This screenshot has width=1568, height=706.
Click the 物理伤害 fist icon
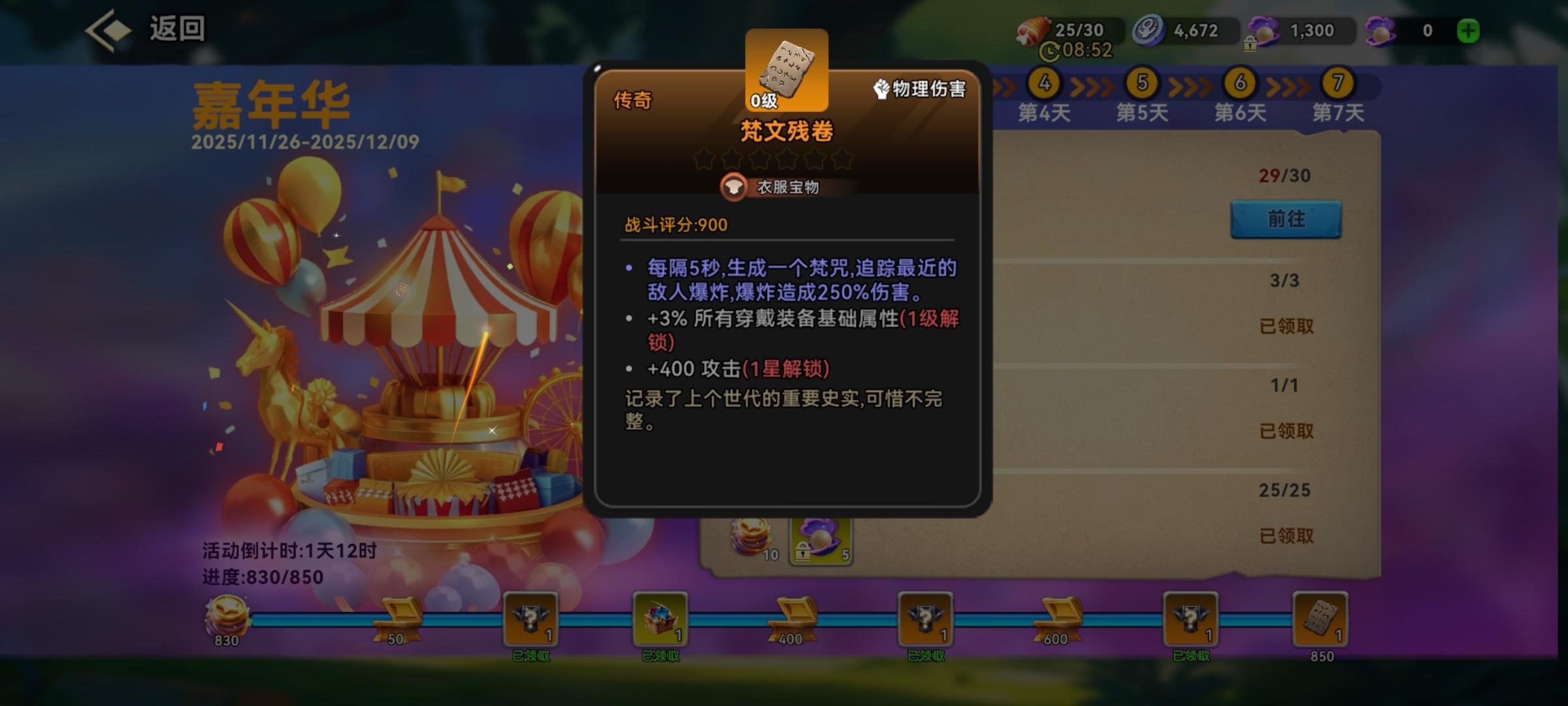point(881,88)
